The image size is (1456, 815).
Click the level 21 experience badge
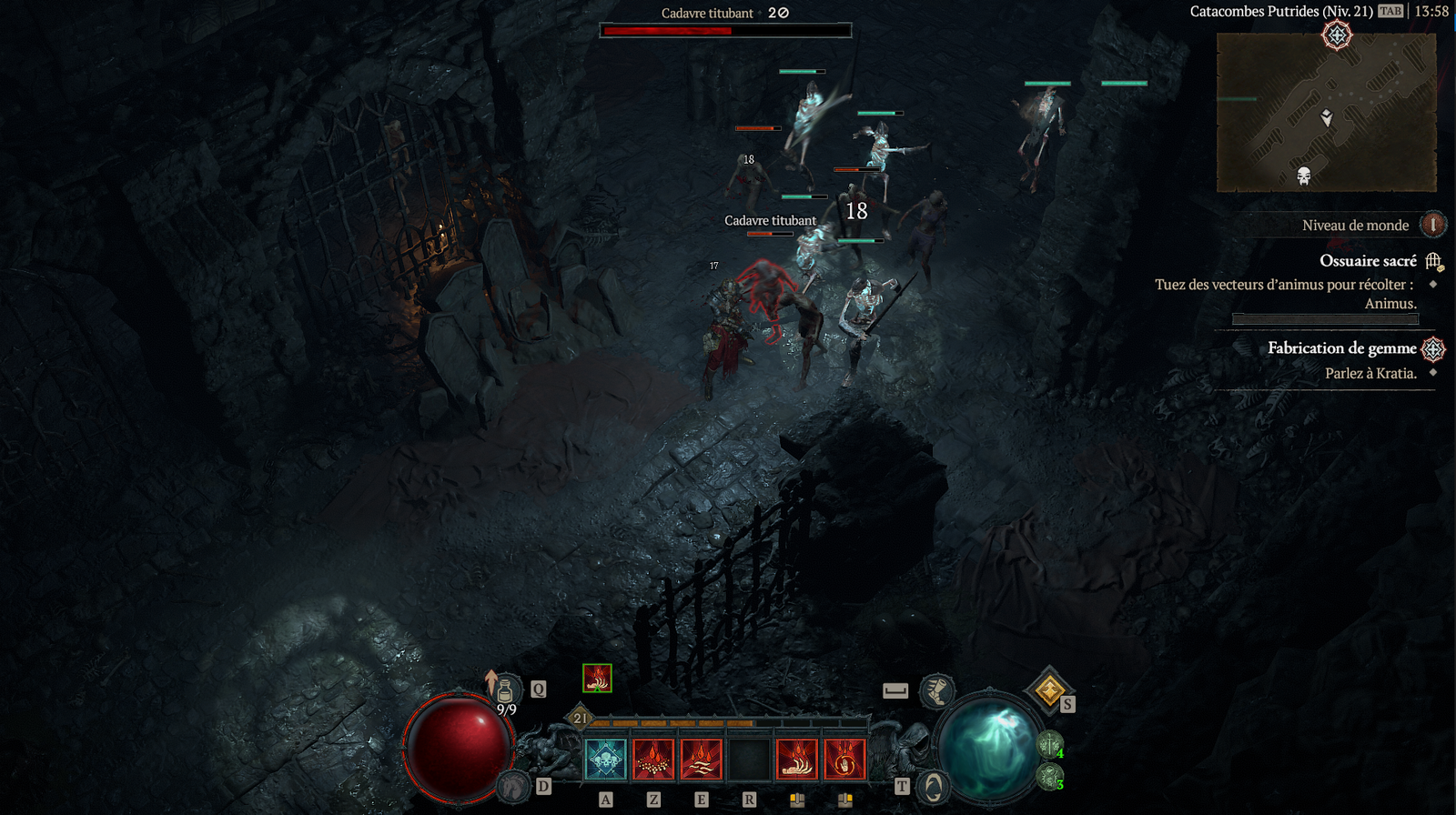581,719
